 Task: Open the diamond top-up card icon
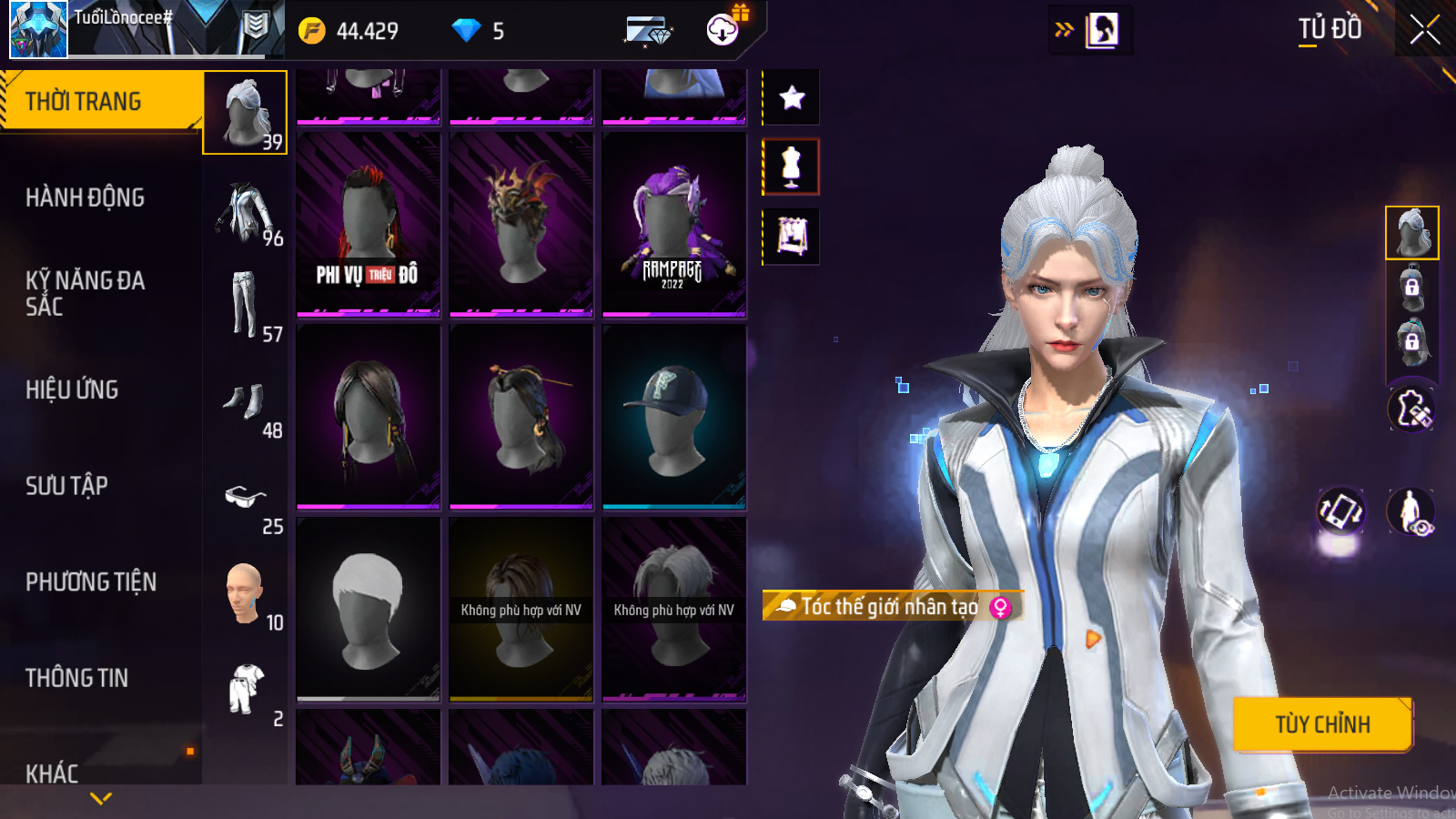click(x=648, y=31)
